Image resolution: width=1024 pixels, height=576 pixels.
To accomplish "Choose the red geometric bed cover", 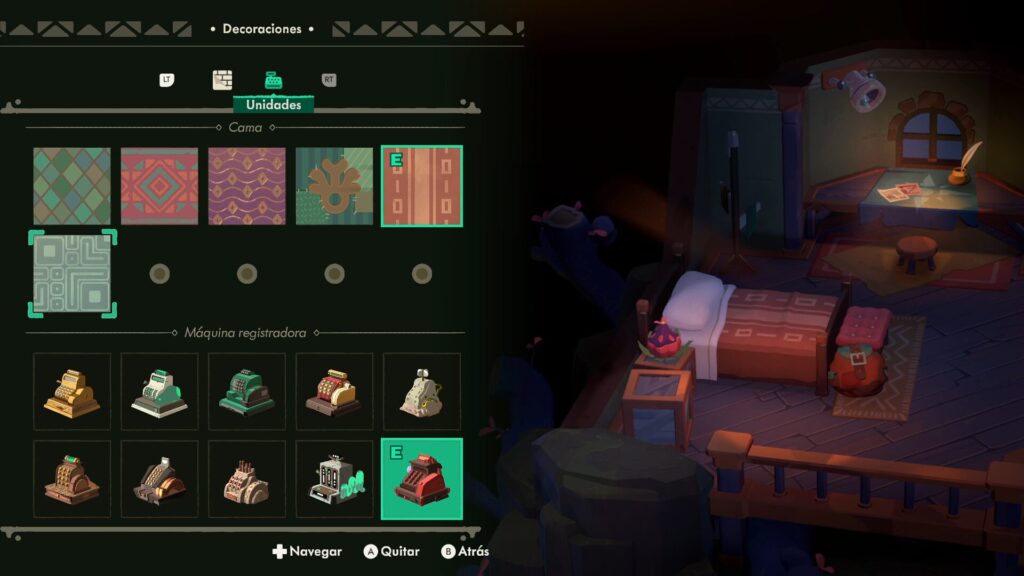I will tap(159, 186).
